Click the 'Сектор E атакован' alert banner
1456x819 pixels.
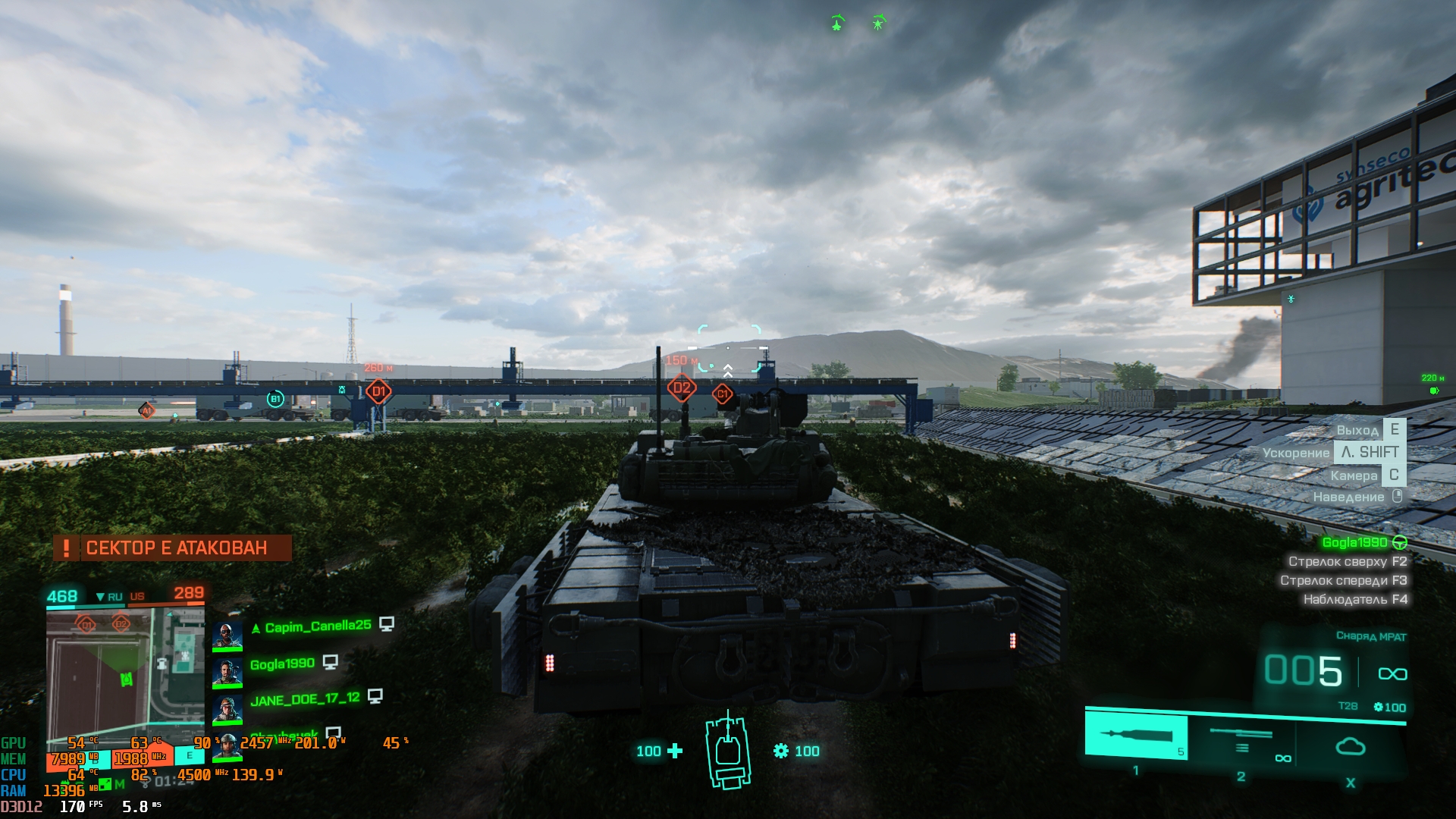click(x=172, y=548)
